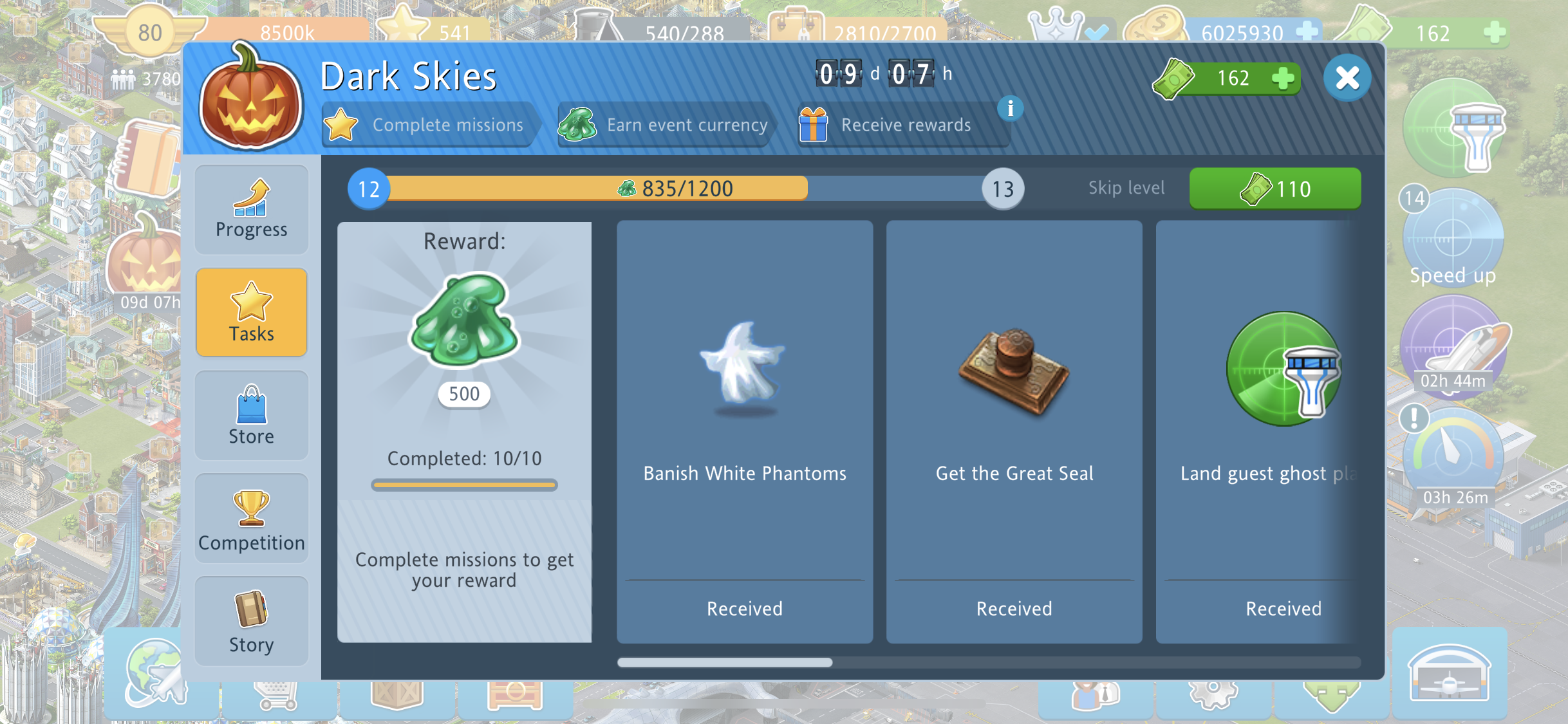The width and height of the screenshot is (1568, 724).
Task: Select the Tasks tab
Action: 251,313
